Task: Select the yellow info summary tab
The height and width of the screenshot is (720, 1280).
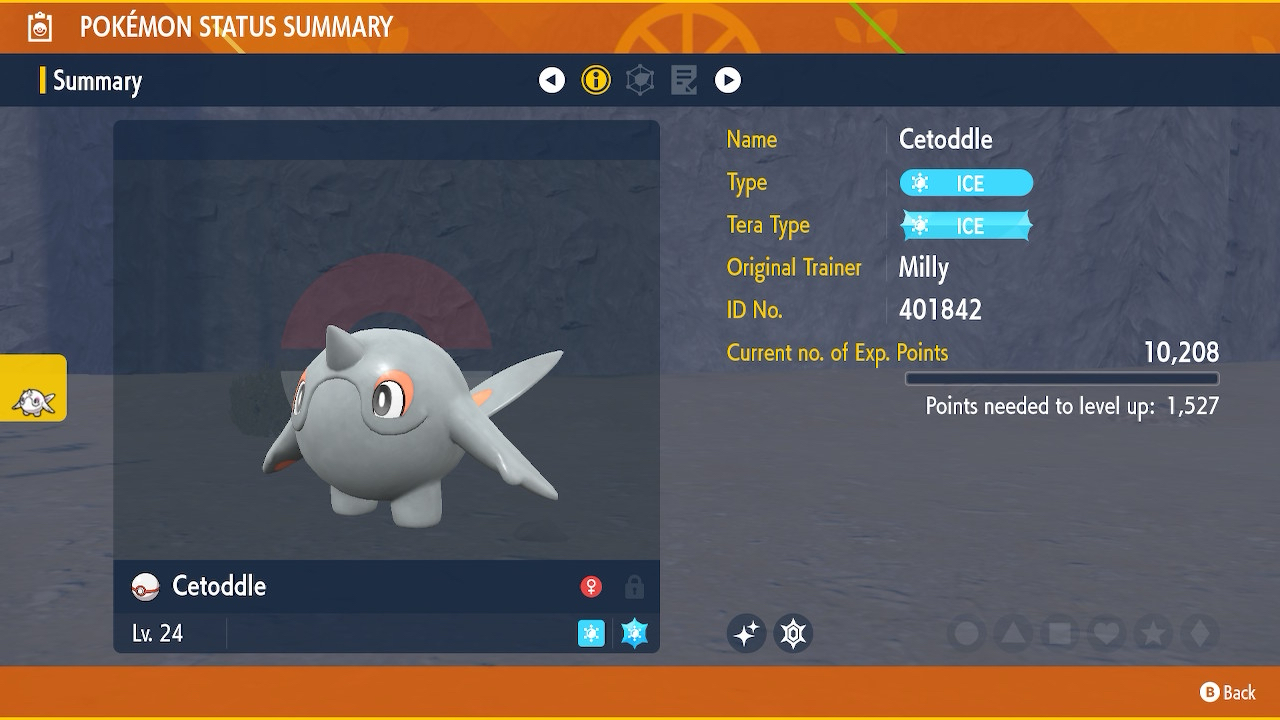Action: (596, 80)
